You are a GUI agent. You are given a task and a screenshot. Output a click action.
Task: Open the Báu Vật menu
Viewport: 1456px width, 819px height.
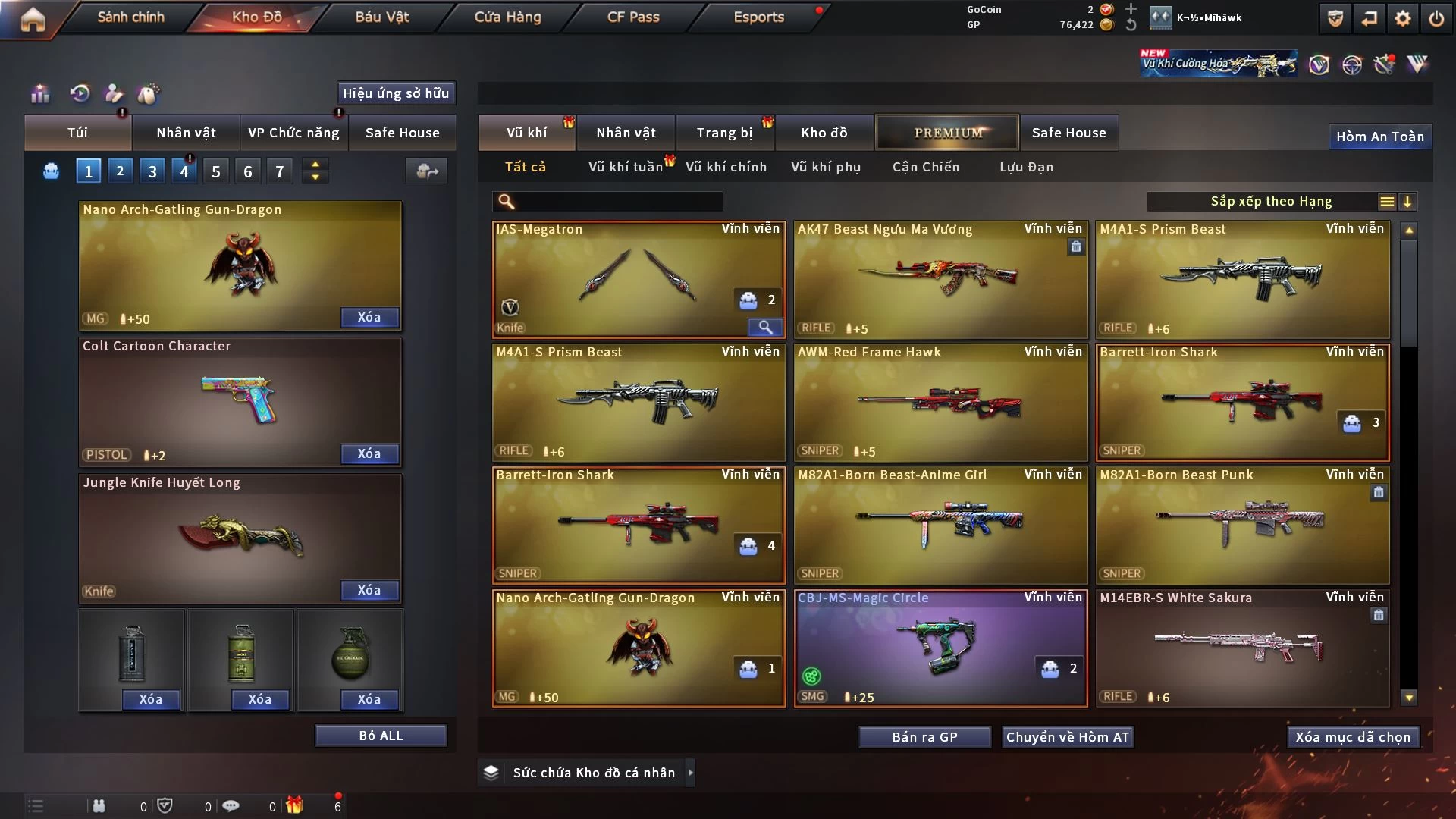tap(381, 17)
